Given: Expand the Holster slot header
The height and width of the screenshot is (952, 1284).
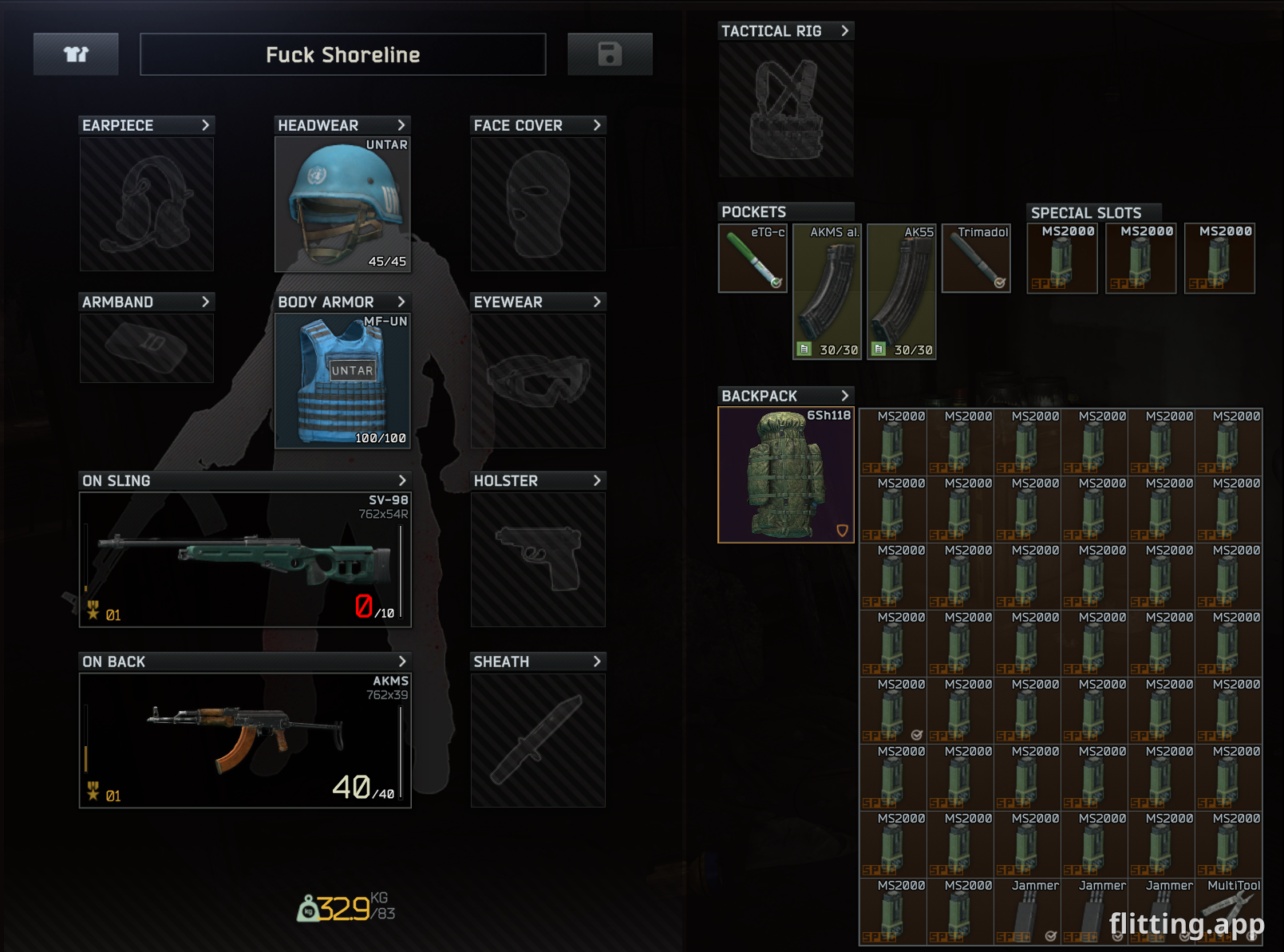Looking at the screenshot, I should click(597, 480).
